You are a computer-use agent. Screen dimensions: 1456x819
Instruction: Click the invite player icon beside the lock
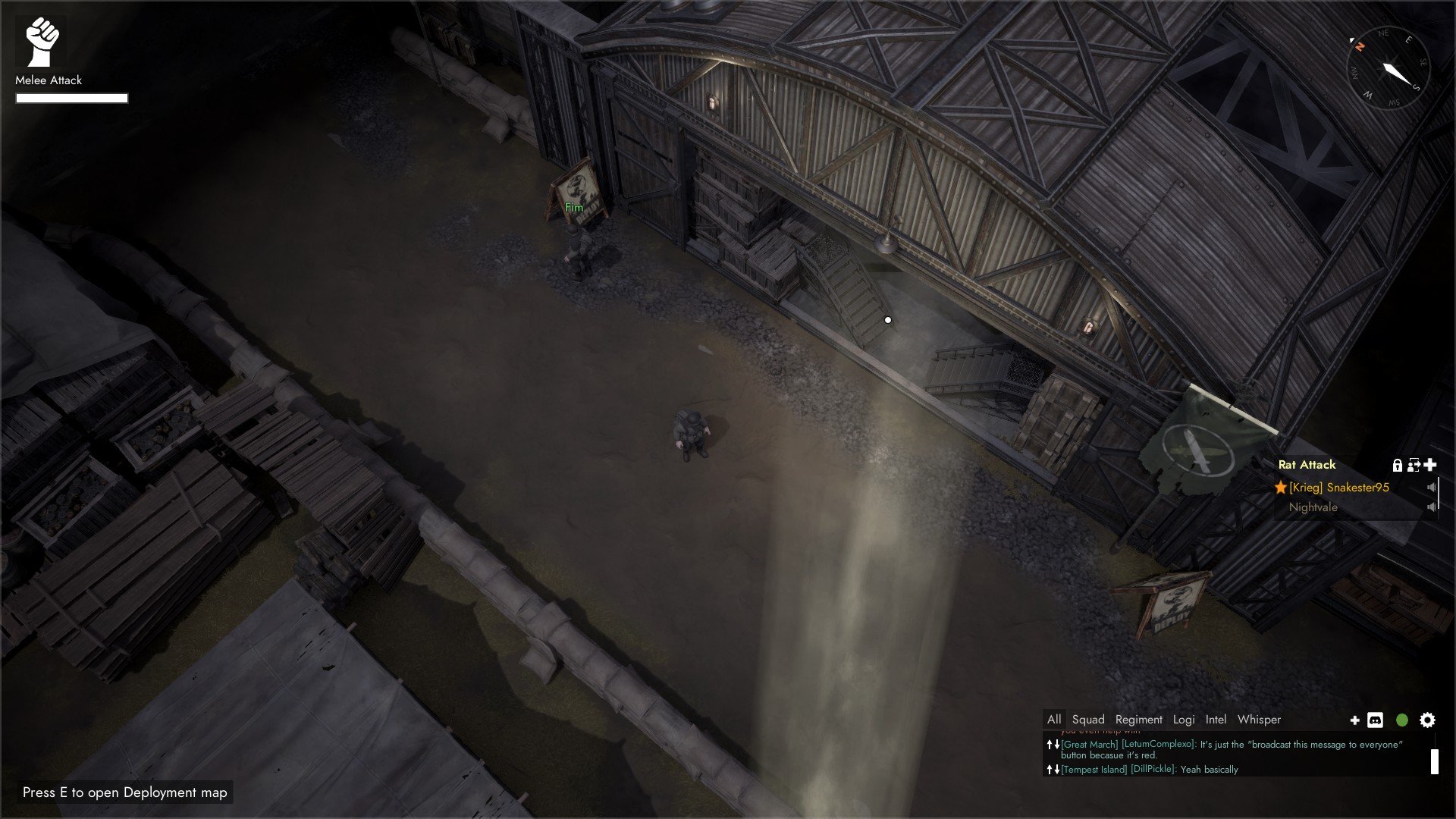[1413, 466]
